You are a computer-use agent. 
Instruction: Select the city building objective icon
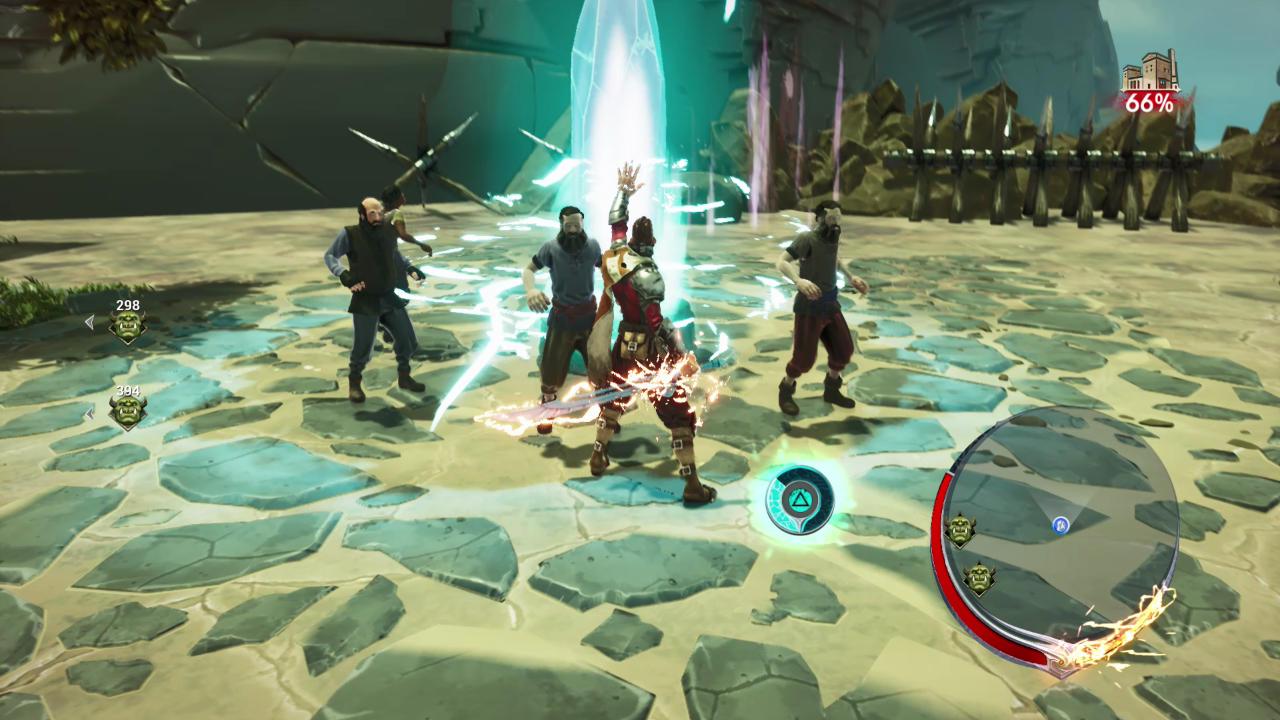[x=1150, y=74]
